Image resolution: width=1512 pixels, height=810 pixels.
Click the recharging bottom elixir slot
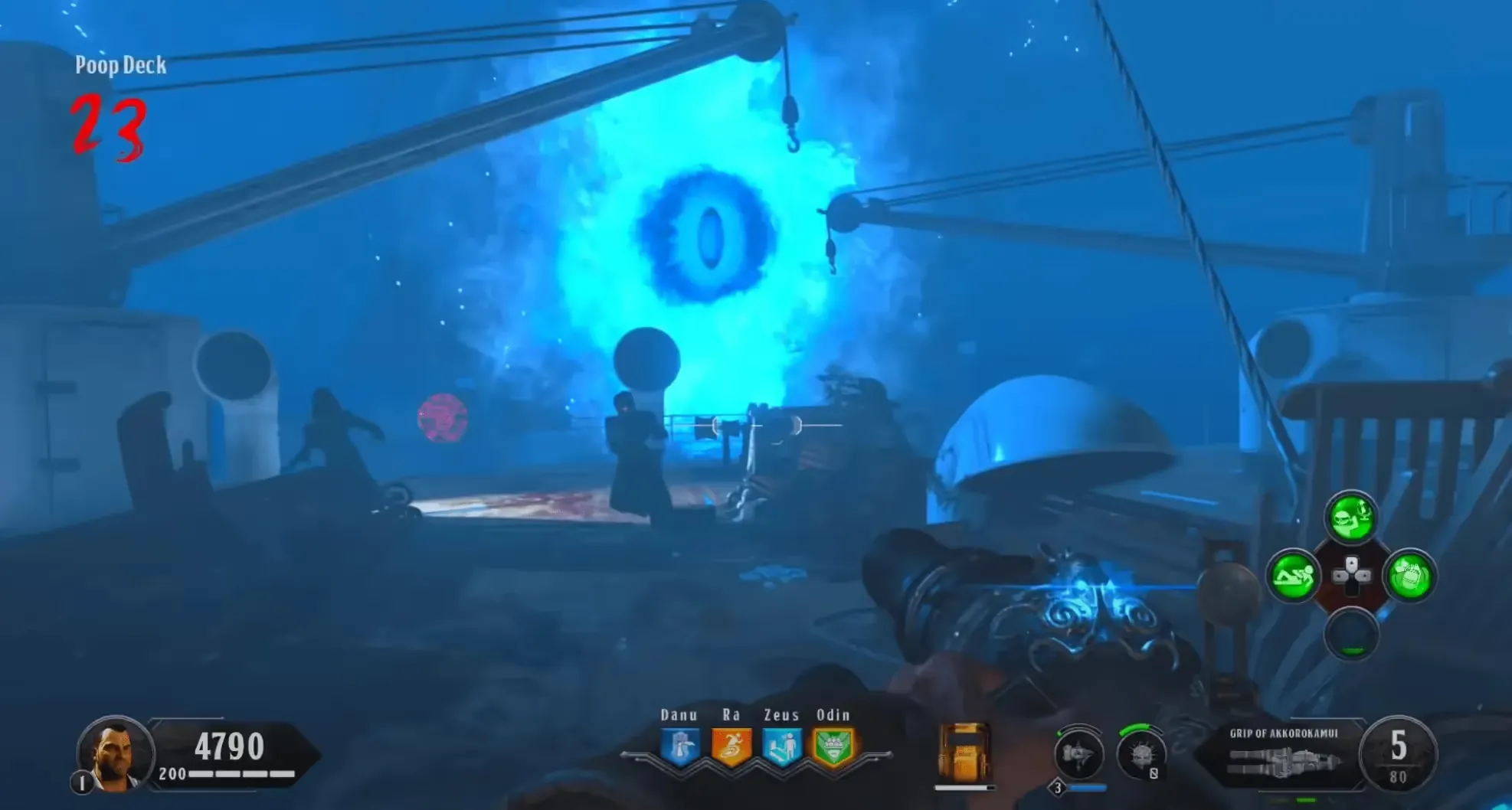1351,634
